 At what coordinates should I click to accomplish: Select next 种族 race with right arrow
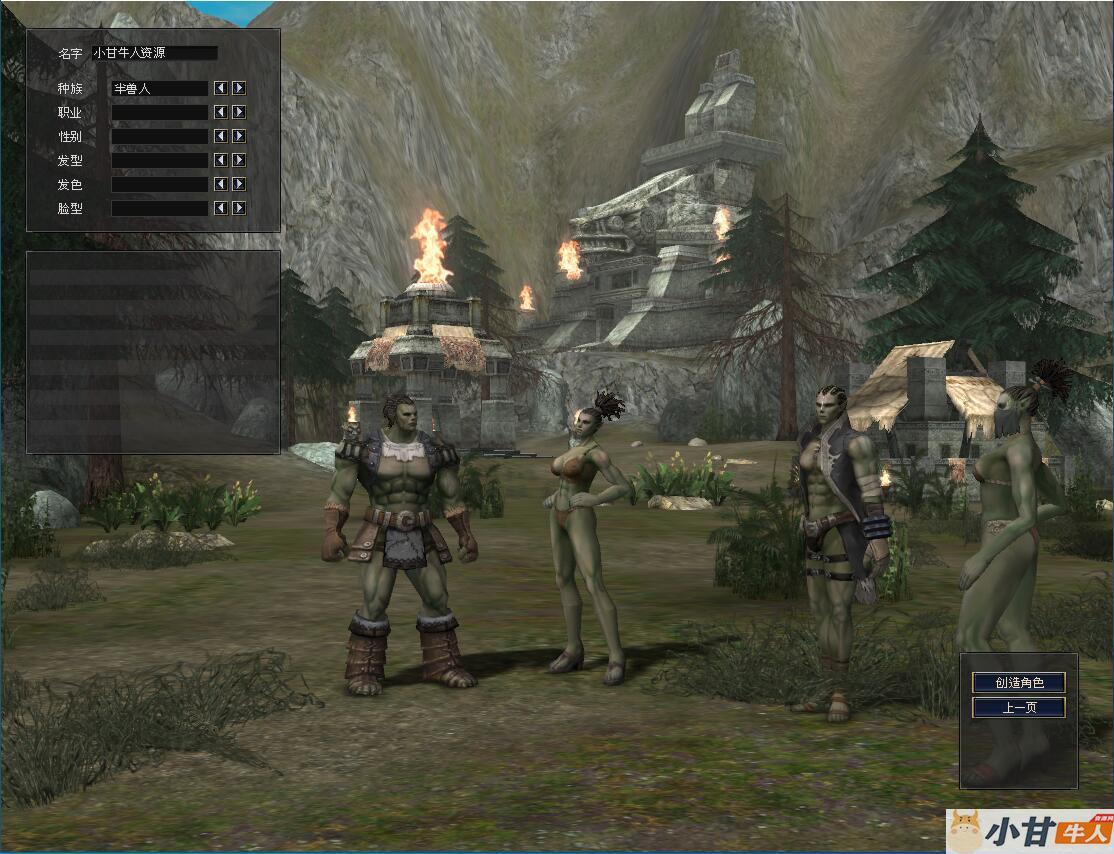(239, 88)
